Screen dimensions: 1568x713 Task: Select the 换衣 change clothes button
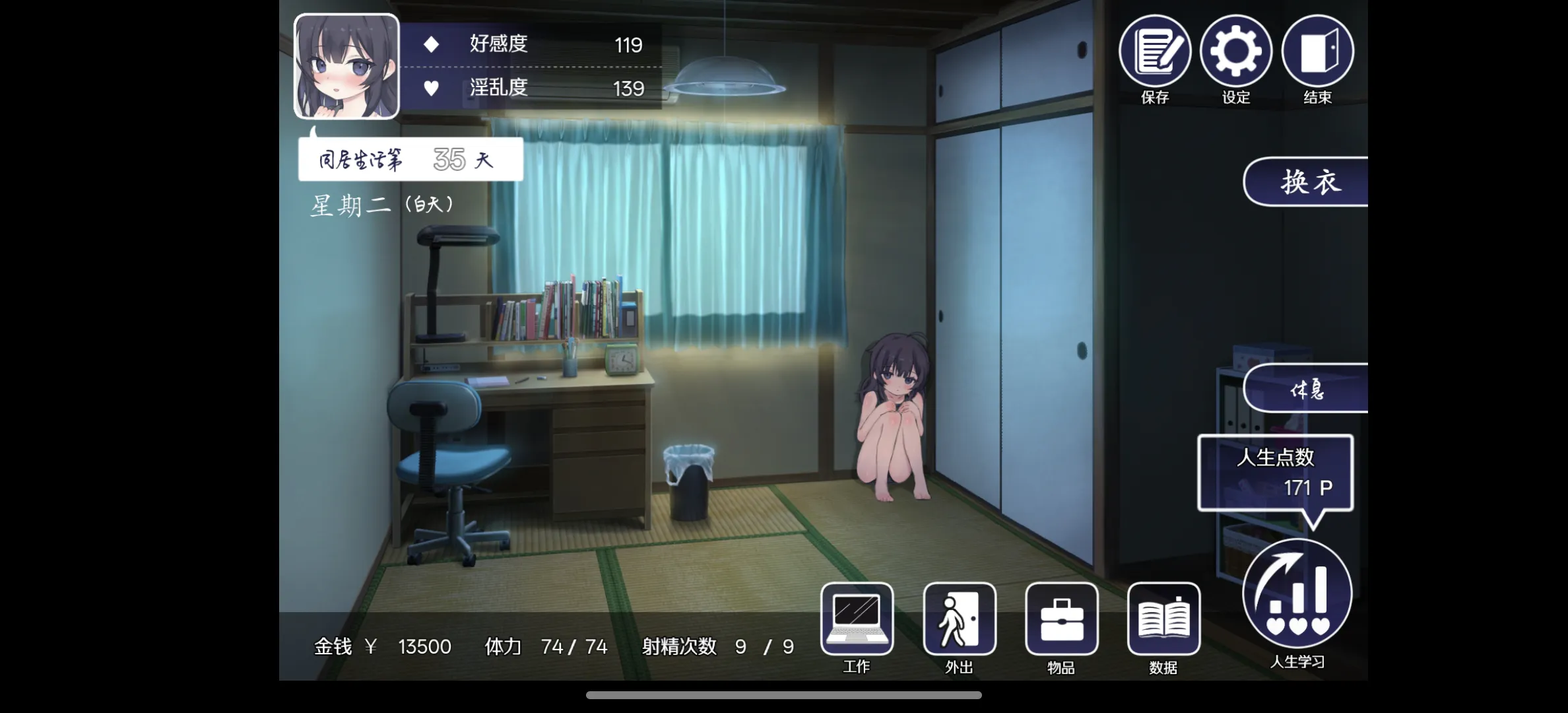(x=1308, y=182)
